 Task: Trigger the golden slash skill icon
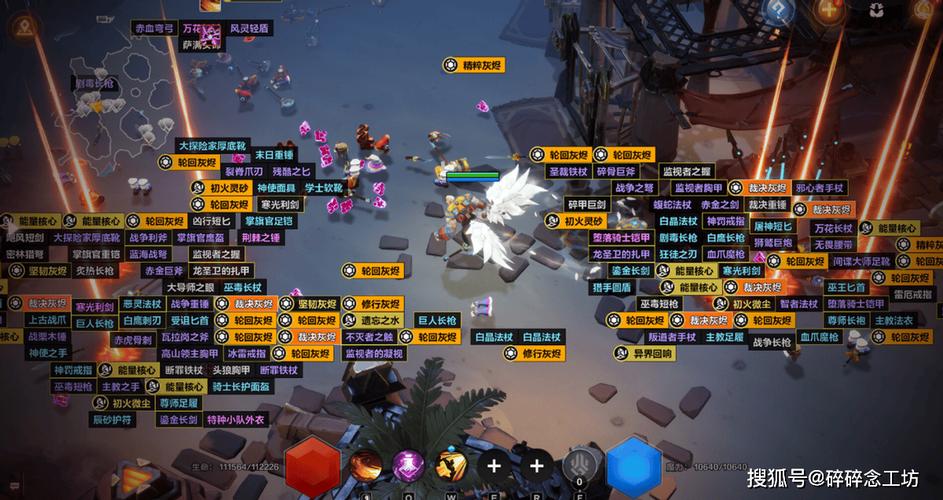click(452, 465)
